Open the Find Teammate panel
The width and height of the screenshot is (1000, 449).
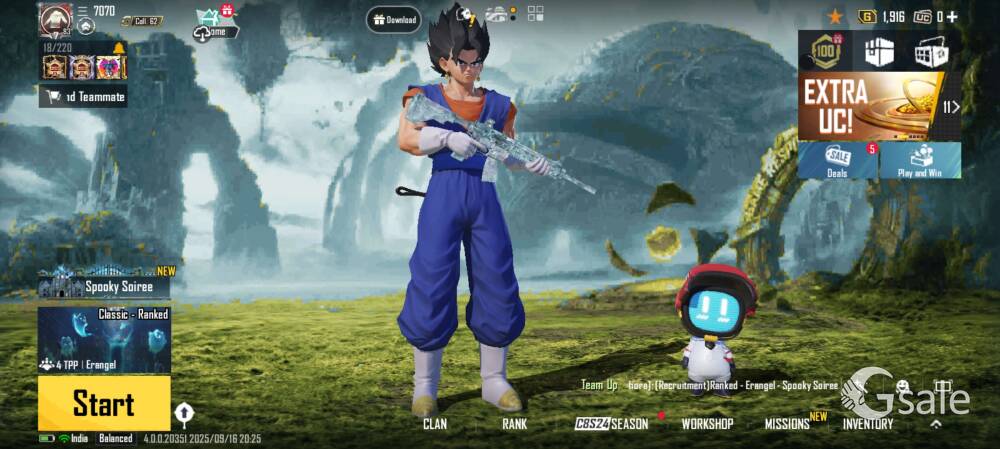pos(84,97)
